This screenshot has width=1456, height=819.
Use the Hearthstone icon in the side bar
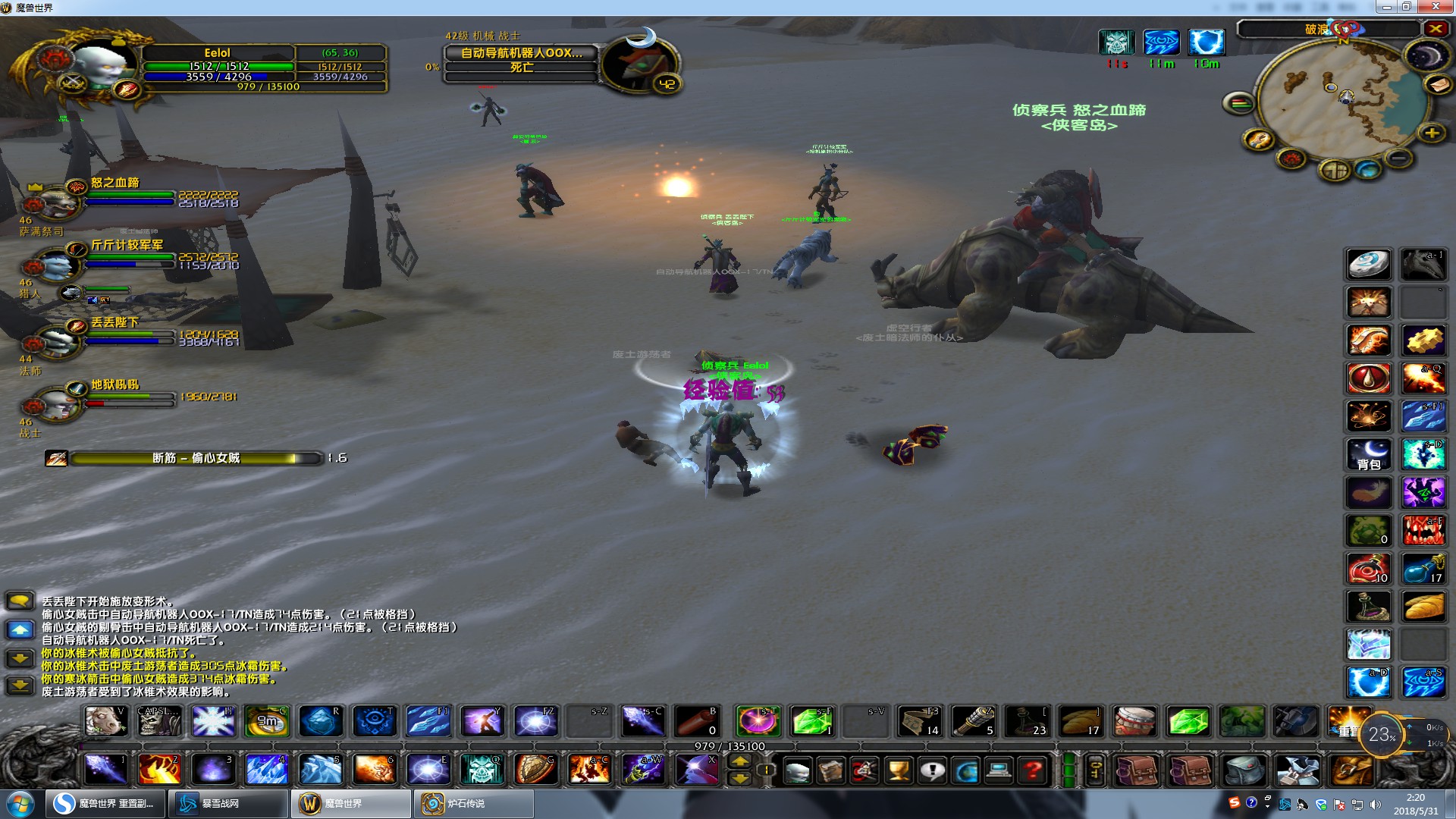[1369, 265]
